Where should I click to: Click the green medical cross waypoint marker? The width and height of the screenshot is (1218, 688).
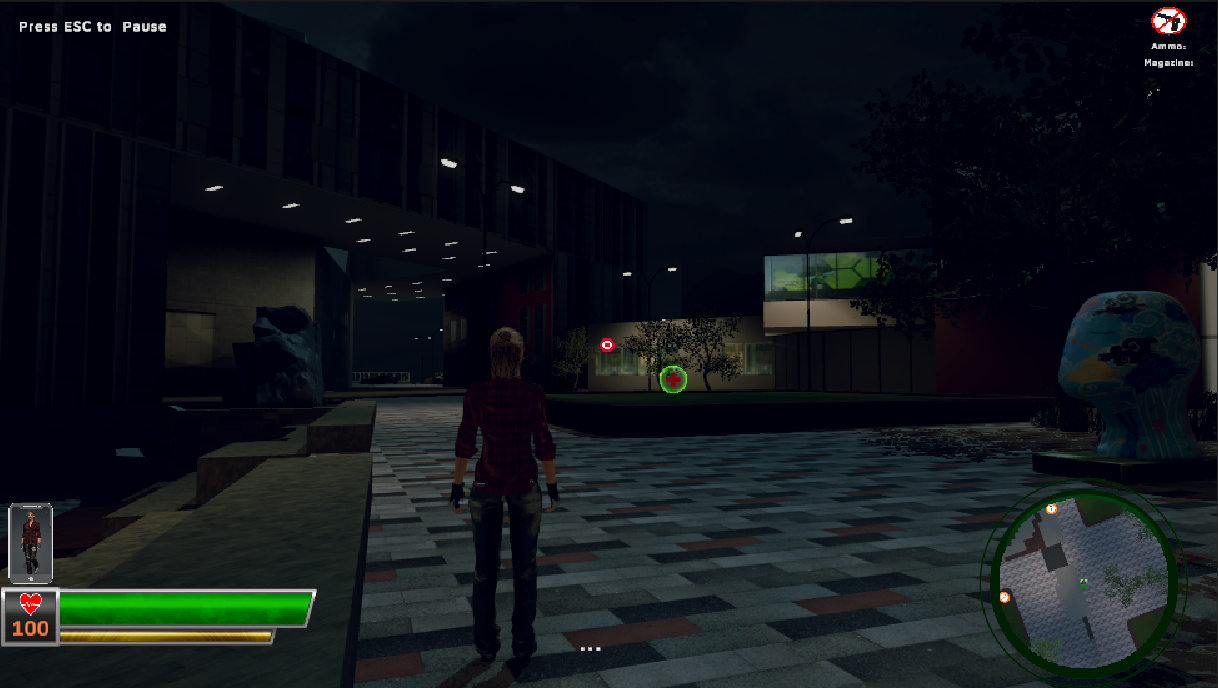tap(673, 379)
